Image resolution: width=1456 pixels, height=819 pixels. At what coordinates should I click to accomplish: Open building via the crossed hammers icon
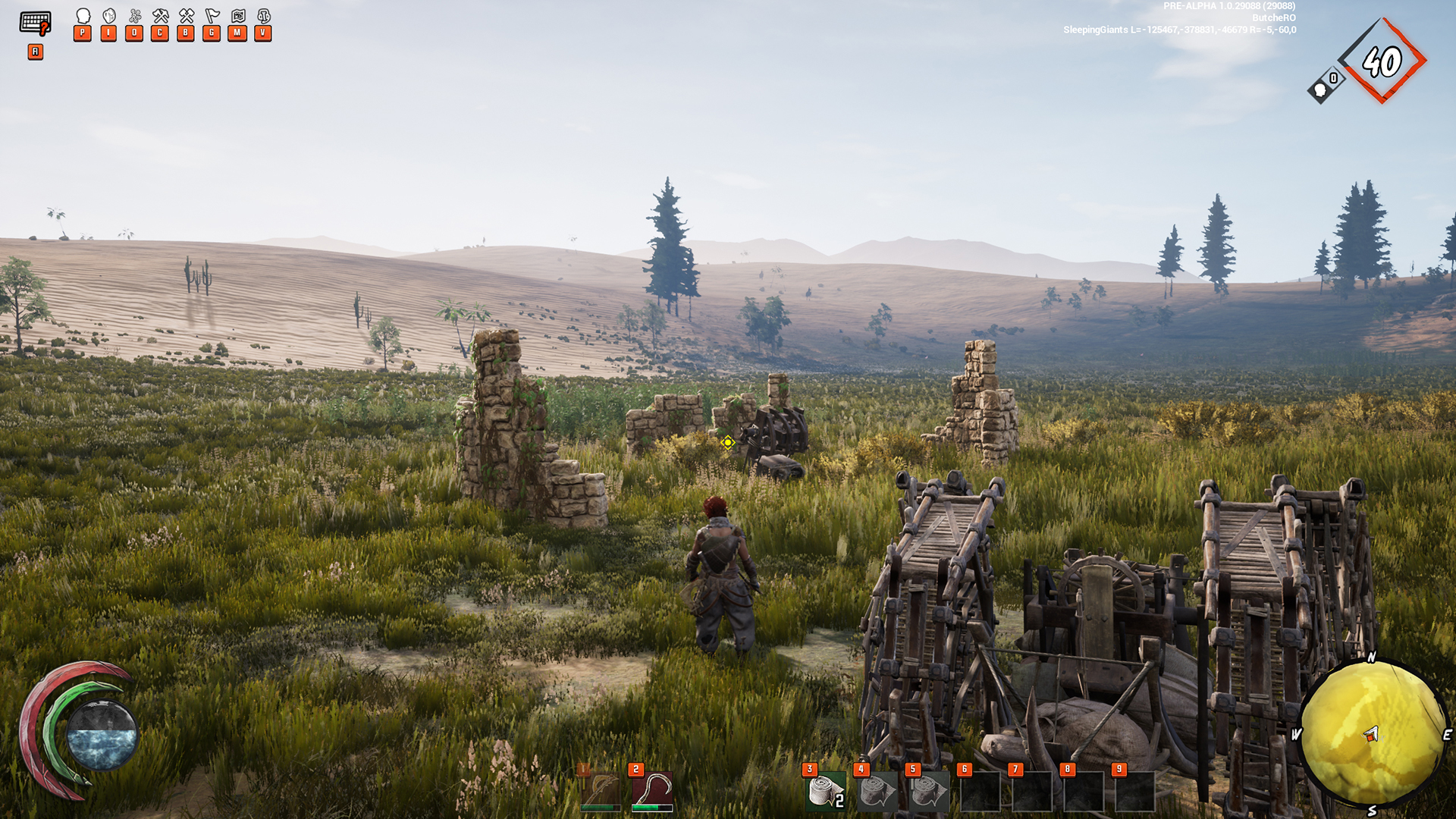tap(186, 16)
